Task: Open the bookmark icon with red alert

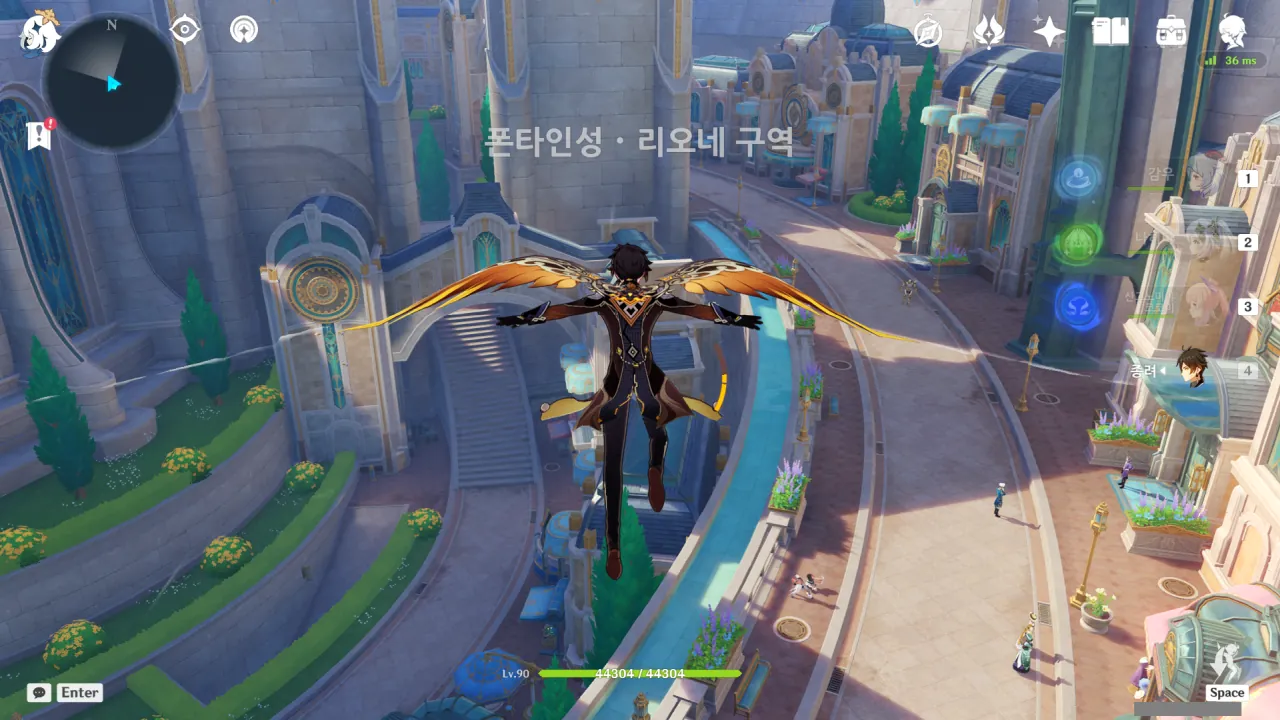Action: click(x=40, y=135)
